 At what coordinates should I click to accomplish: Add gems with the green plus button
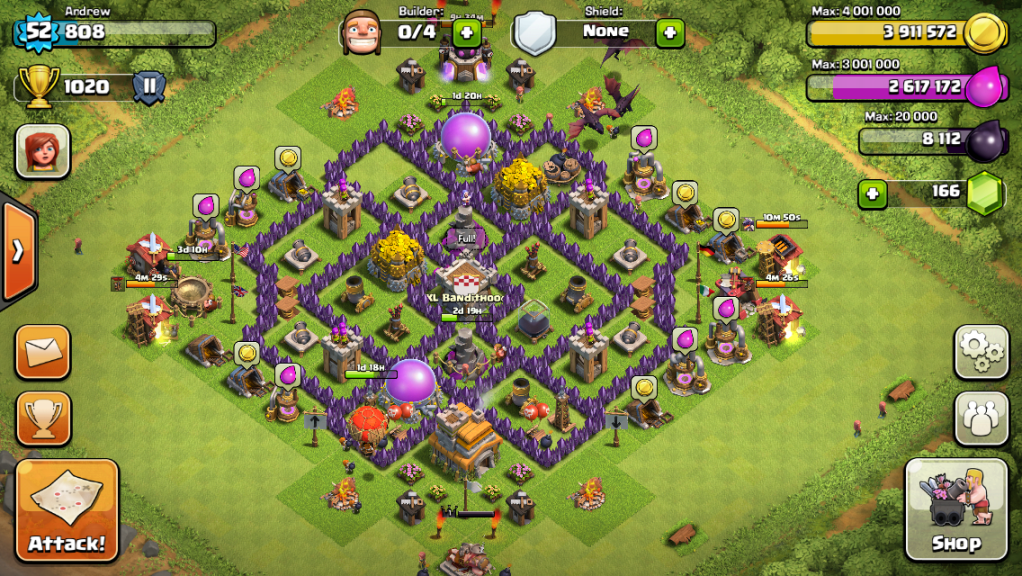[872, 192]
